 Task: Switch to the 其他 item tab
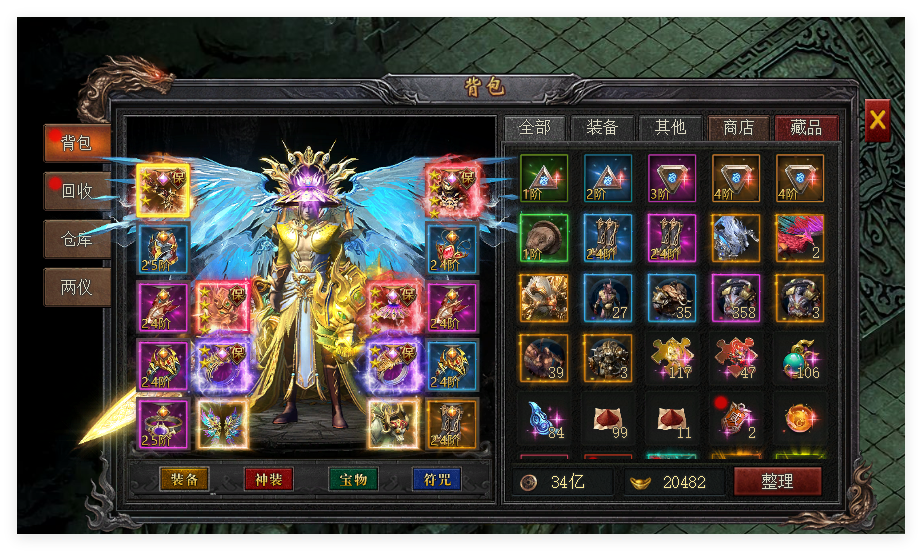click(670, 128)
